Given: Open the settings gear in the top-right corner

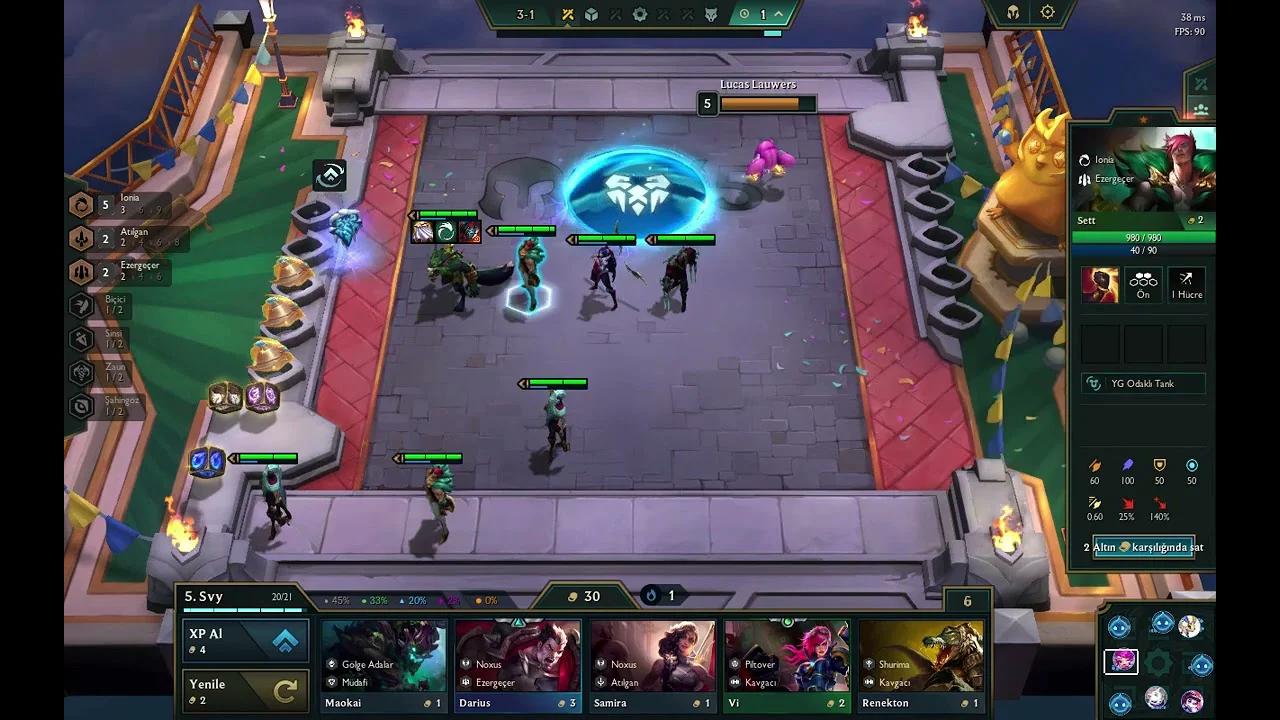Looking at the screenshot, I should (1046, 12).
